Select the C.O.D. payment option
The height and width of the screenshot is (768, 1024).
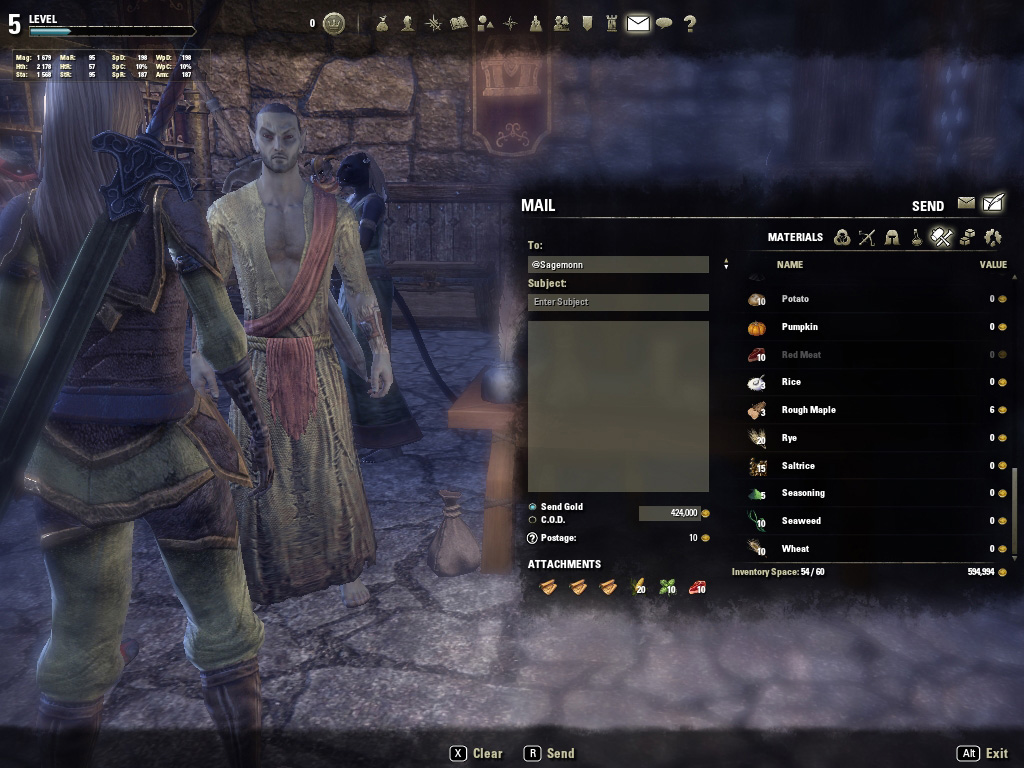533,520
